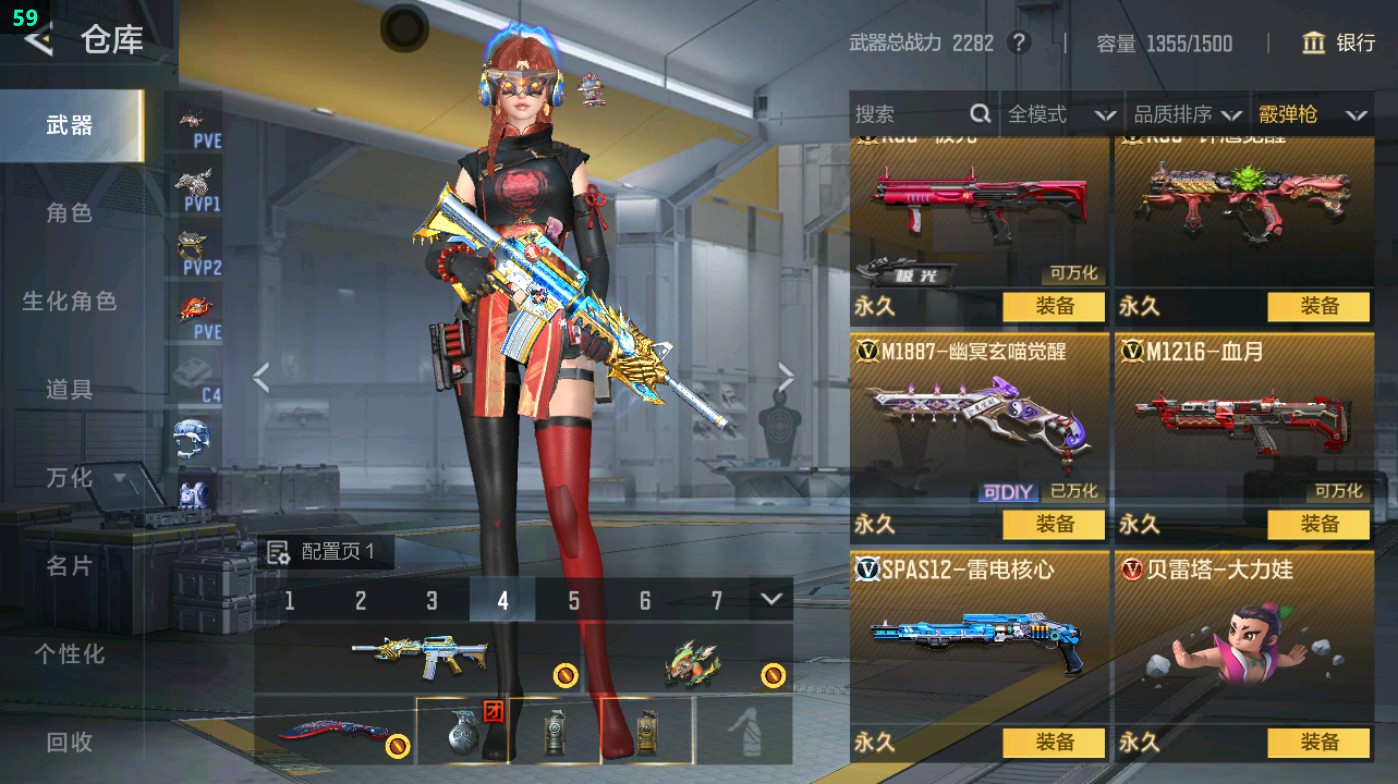
Task: Open the 回收 section
Action: (x=69, y=742)
